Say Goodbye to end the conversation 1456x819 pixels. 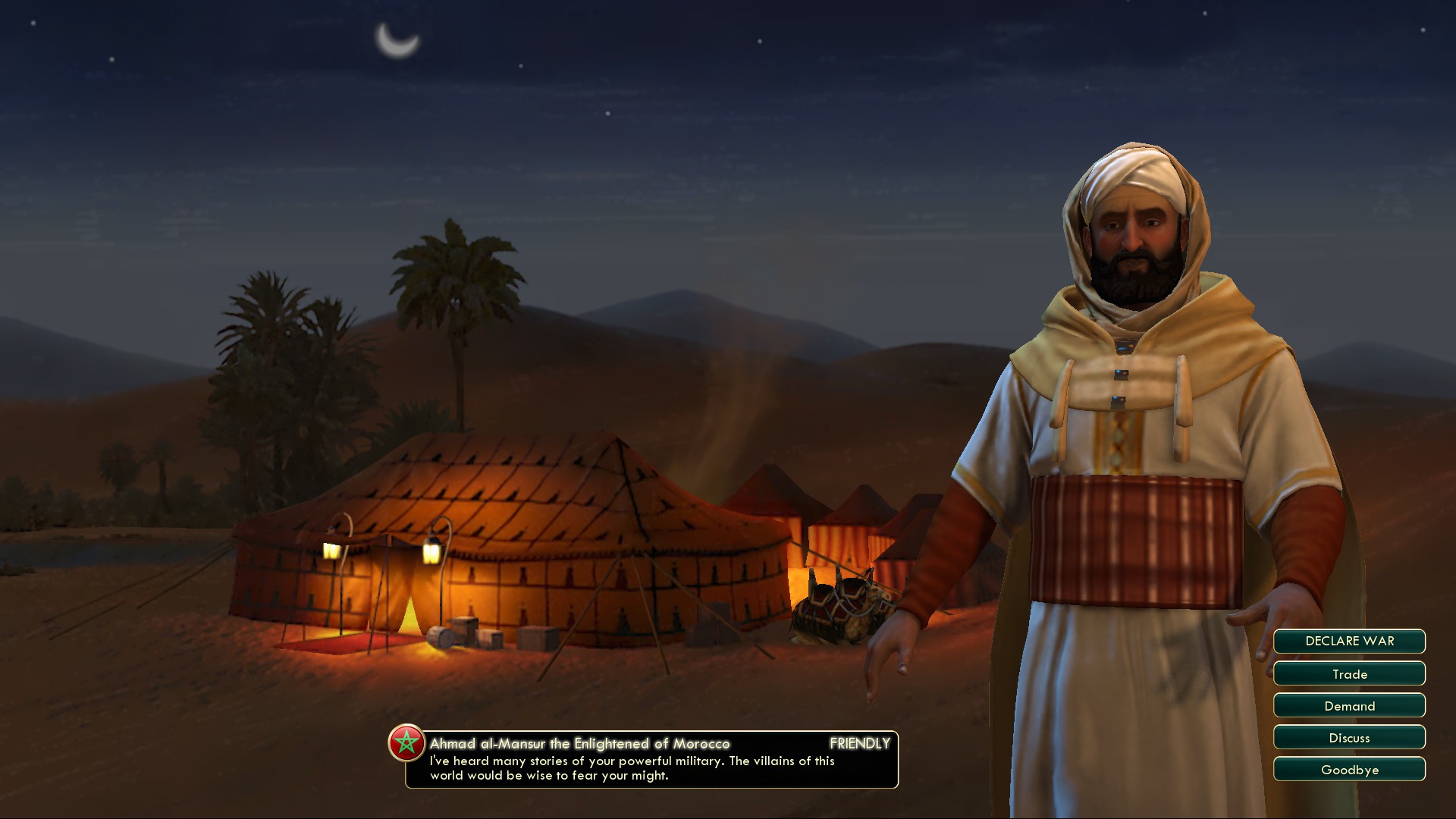point(1349,770)
